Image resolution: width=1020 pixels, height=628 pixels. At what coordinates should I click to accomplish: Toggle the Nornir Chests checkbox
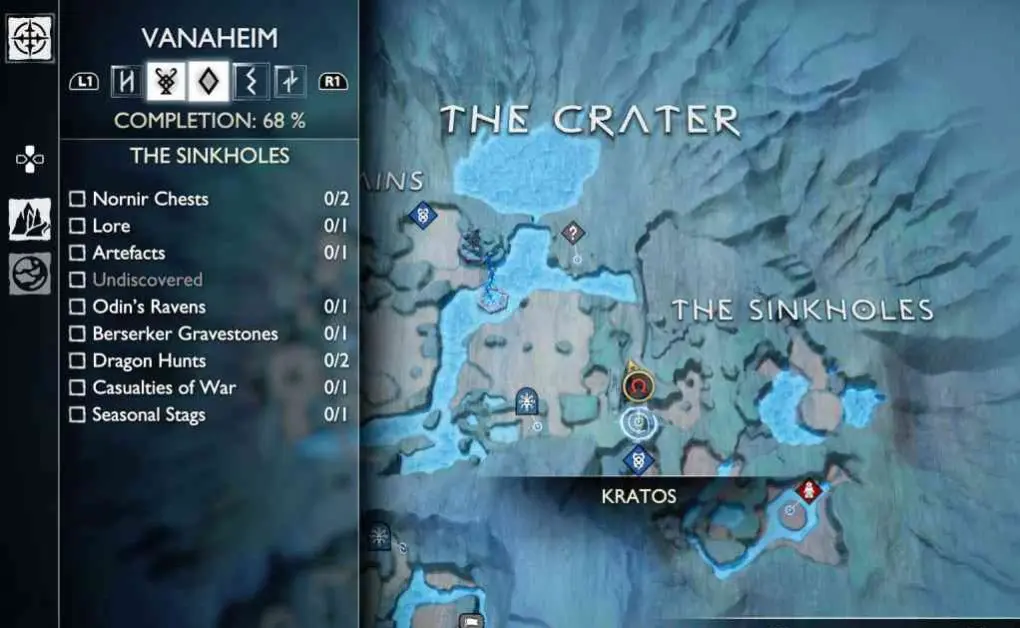click(77, 199)
